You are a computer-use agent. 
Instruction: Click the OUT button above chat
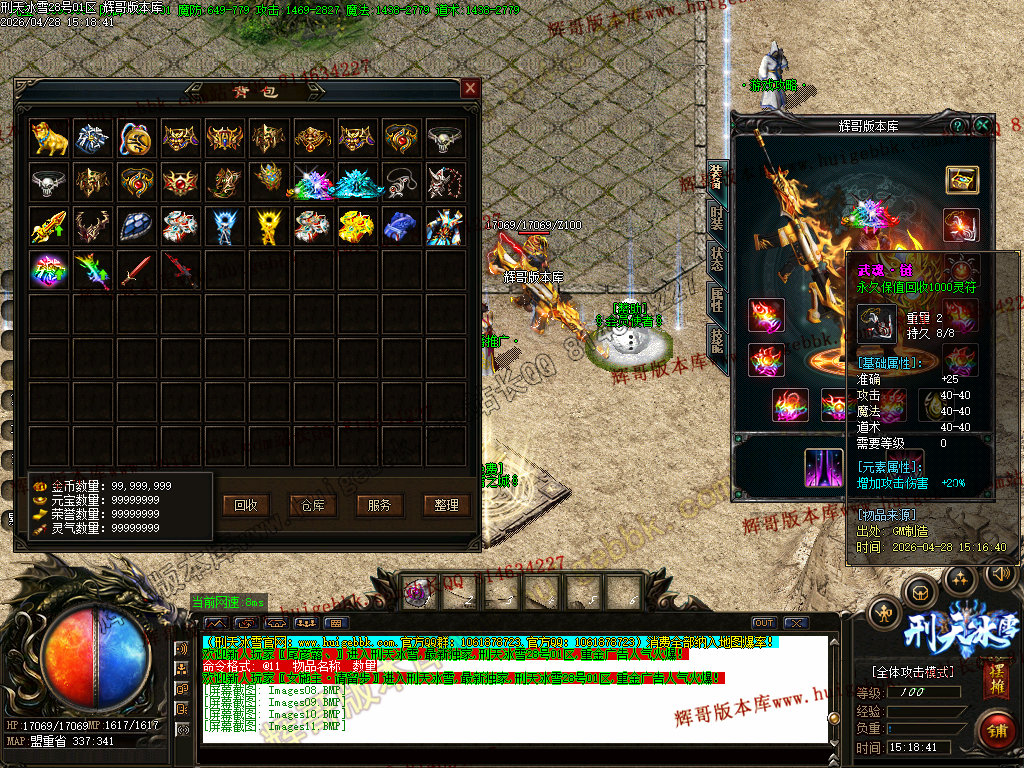tap(764, 623)
